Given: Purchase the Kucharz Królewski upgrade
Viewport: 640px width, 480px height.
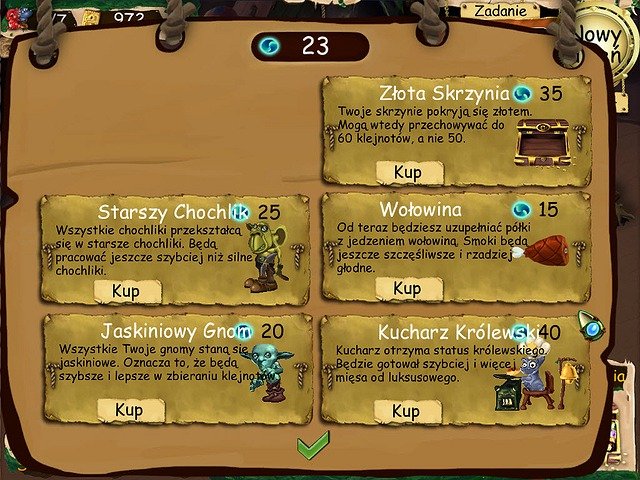Looking at the screenshot, I should point(406,411).
